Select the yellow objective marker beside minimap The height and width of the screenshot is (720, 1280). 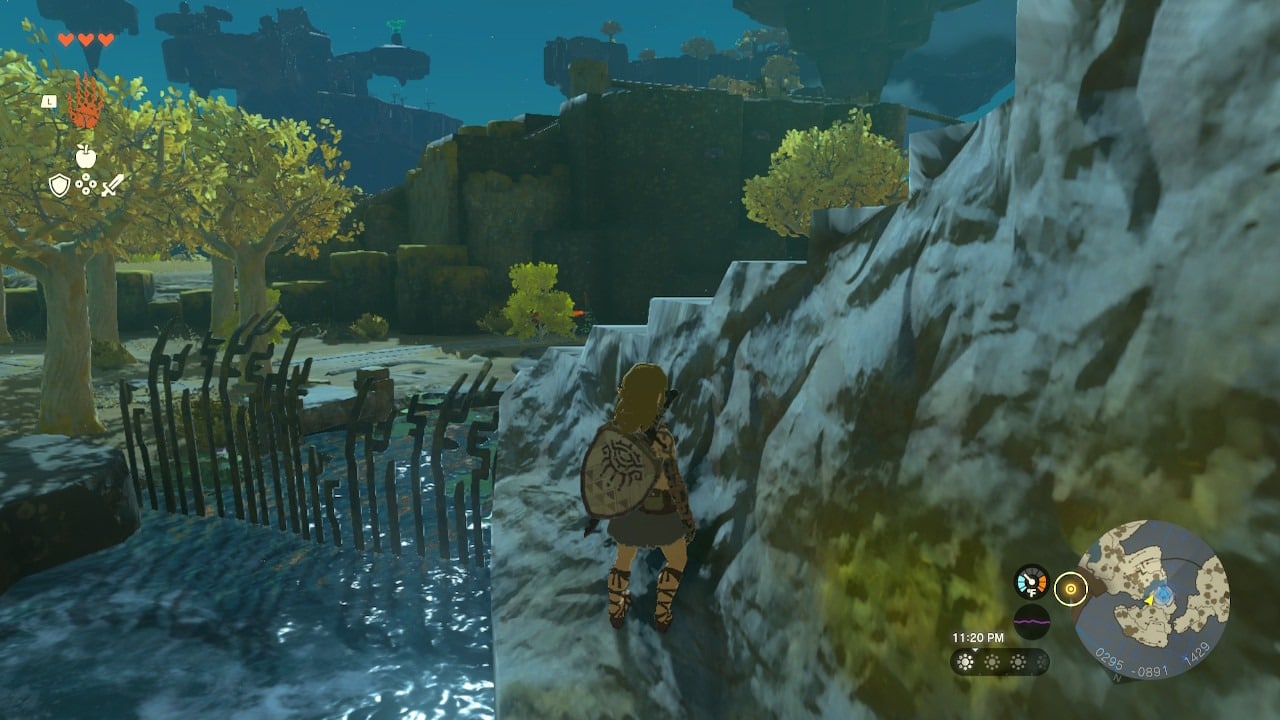point(1071,589)
